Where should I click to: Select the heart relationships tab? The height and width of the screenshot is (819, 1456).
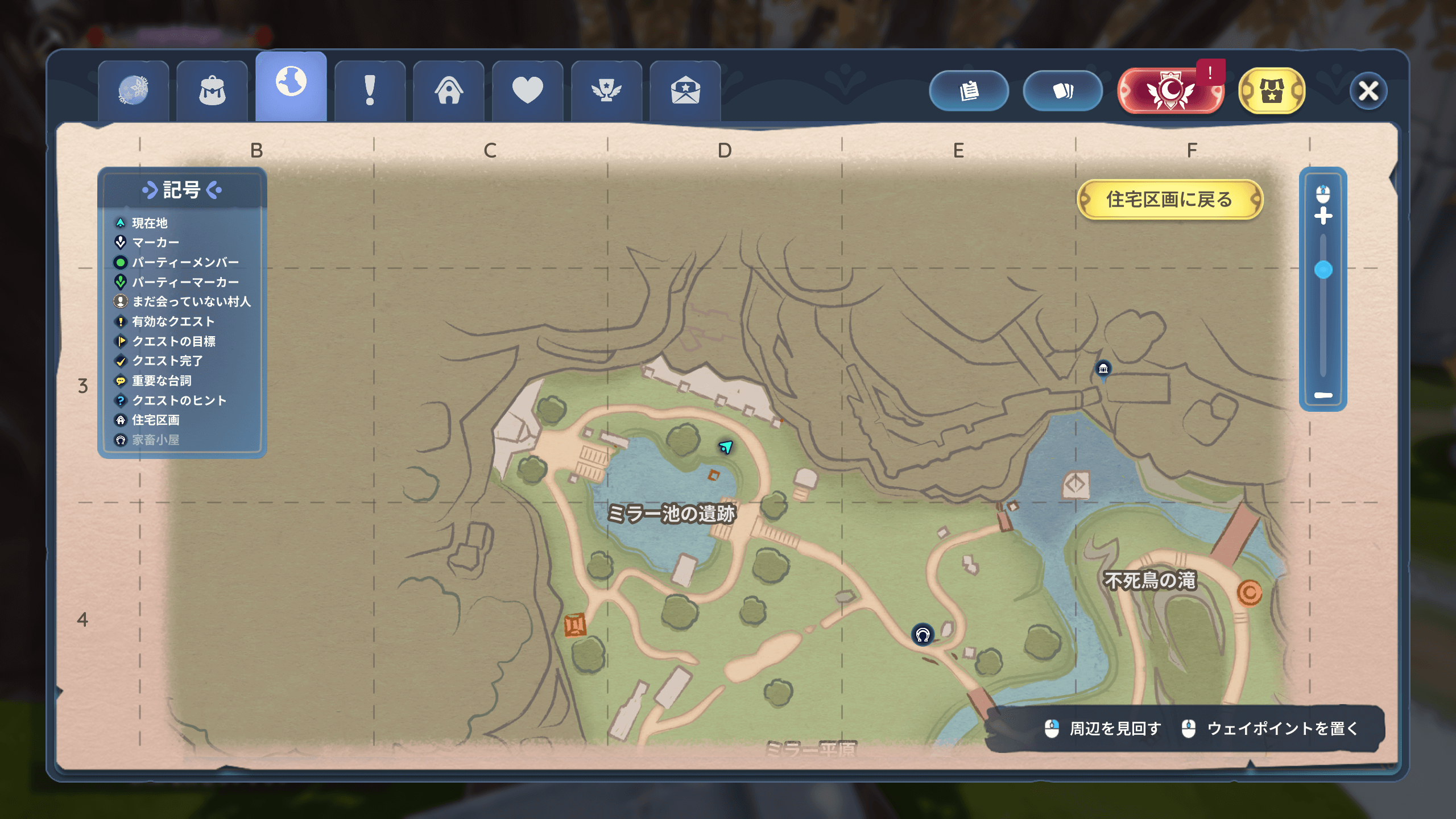point(527,91)
